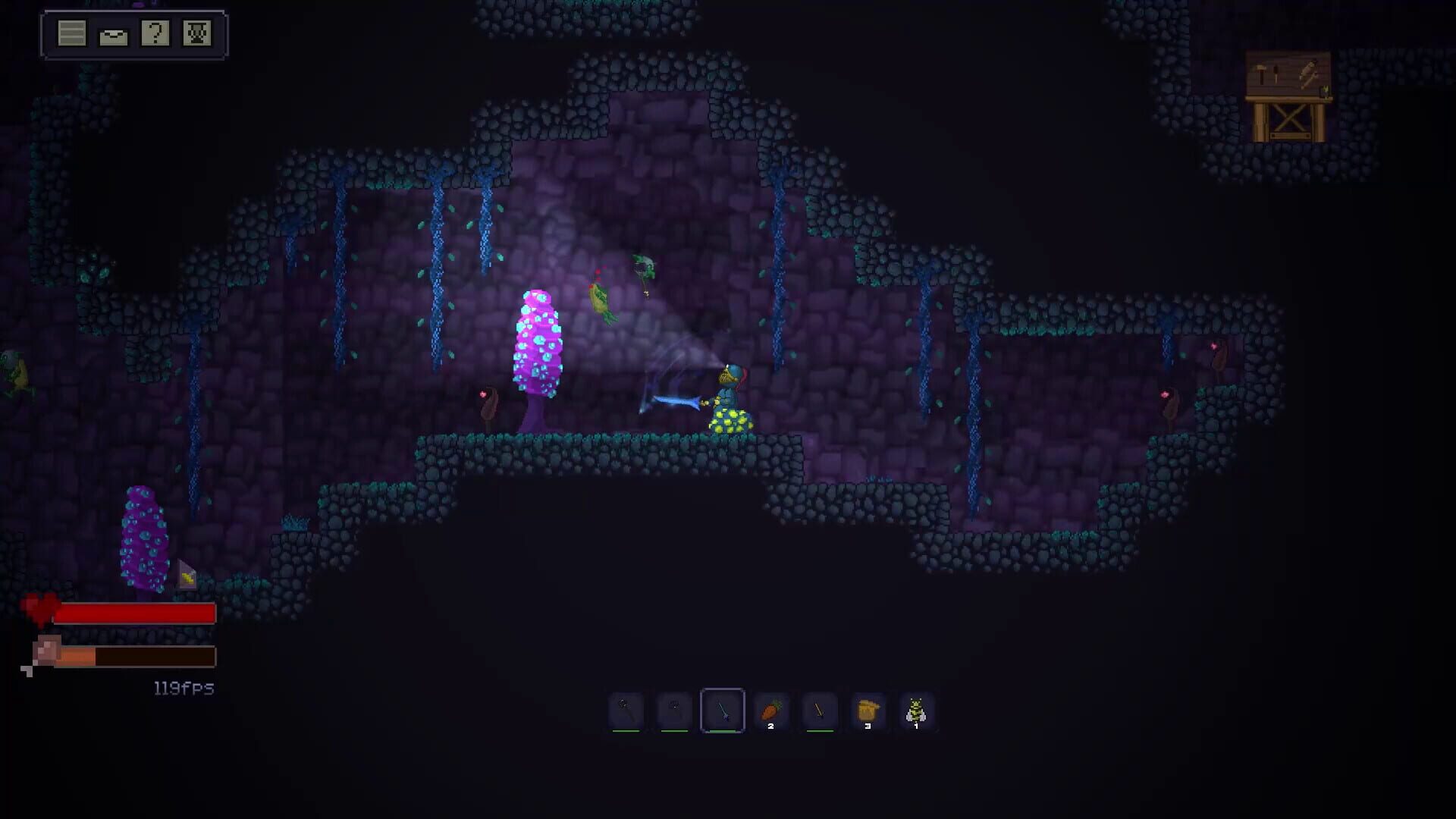The image size is (1456, 819).
Task: Click the 119fps counter text
Action: click(182, 688)
